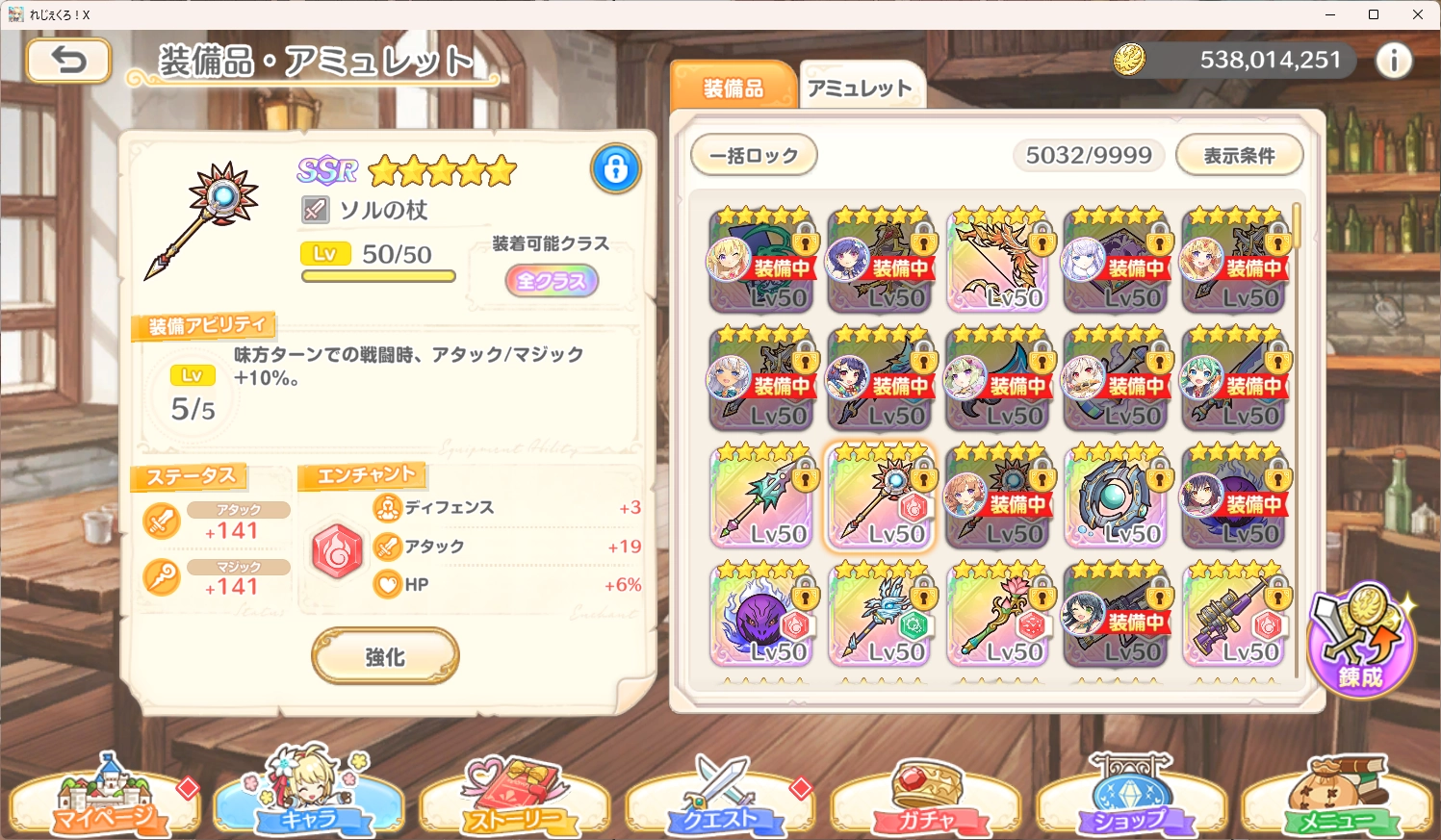This screenshot has height=840, width=1441.
Task: Open the キャラ character menu
Action: 308,801
